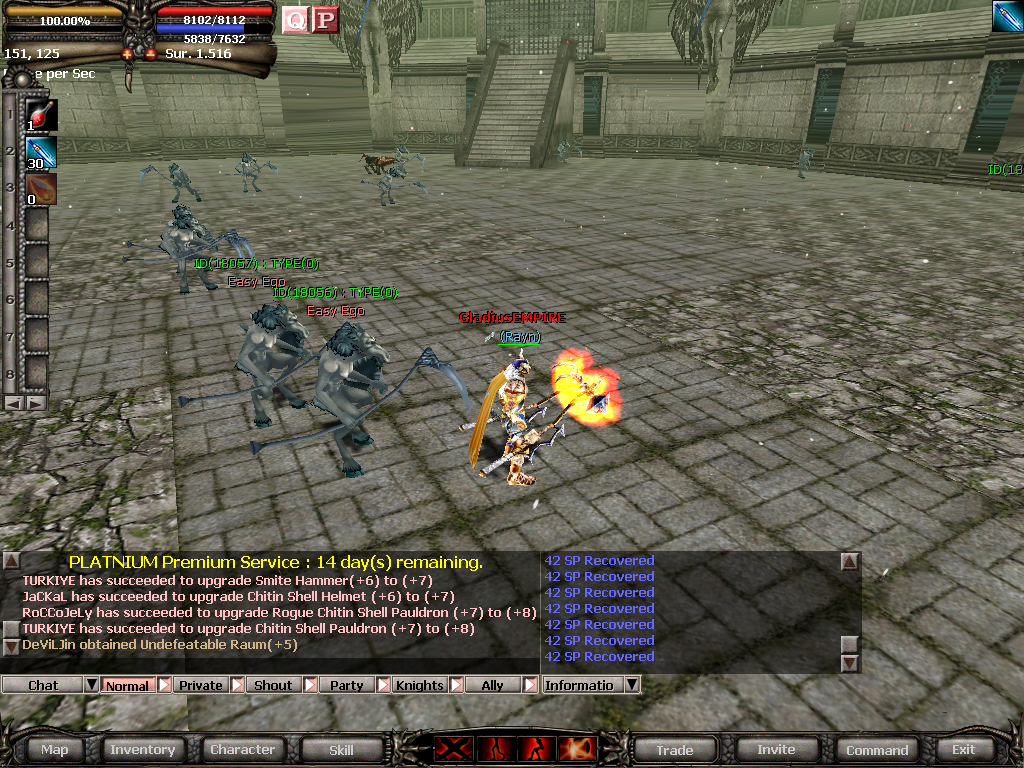Open the Q quest button

point(295,19)
